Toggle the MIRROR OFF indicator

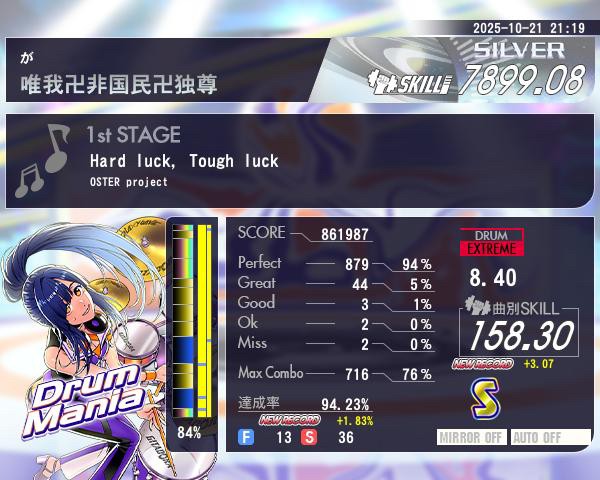472,437
